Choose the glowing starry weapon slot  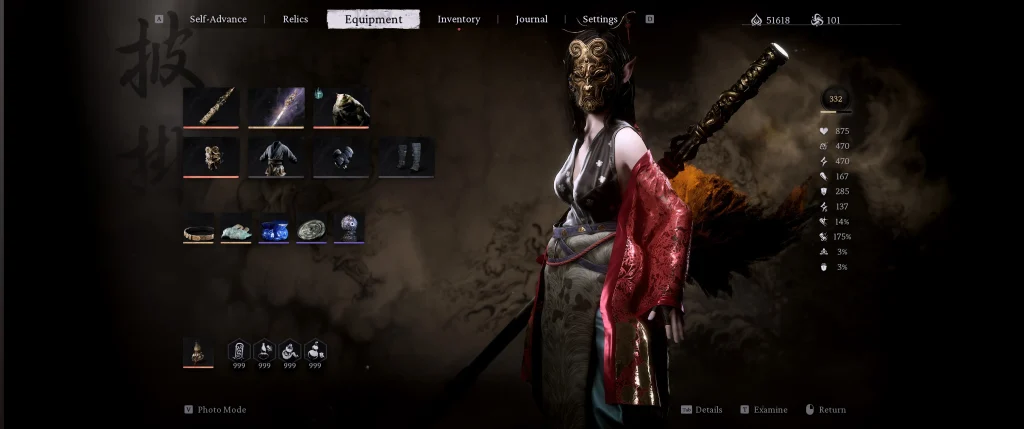(x=276, y=107)
